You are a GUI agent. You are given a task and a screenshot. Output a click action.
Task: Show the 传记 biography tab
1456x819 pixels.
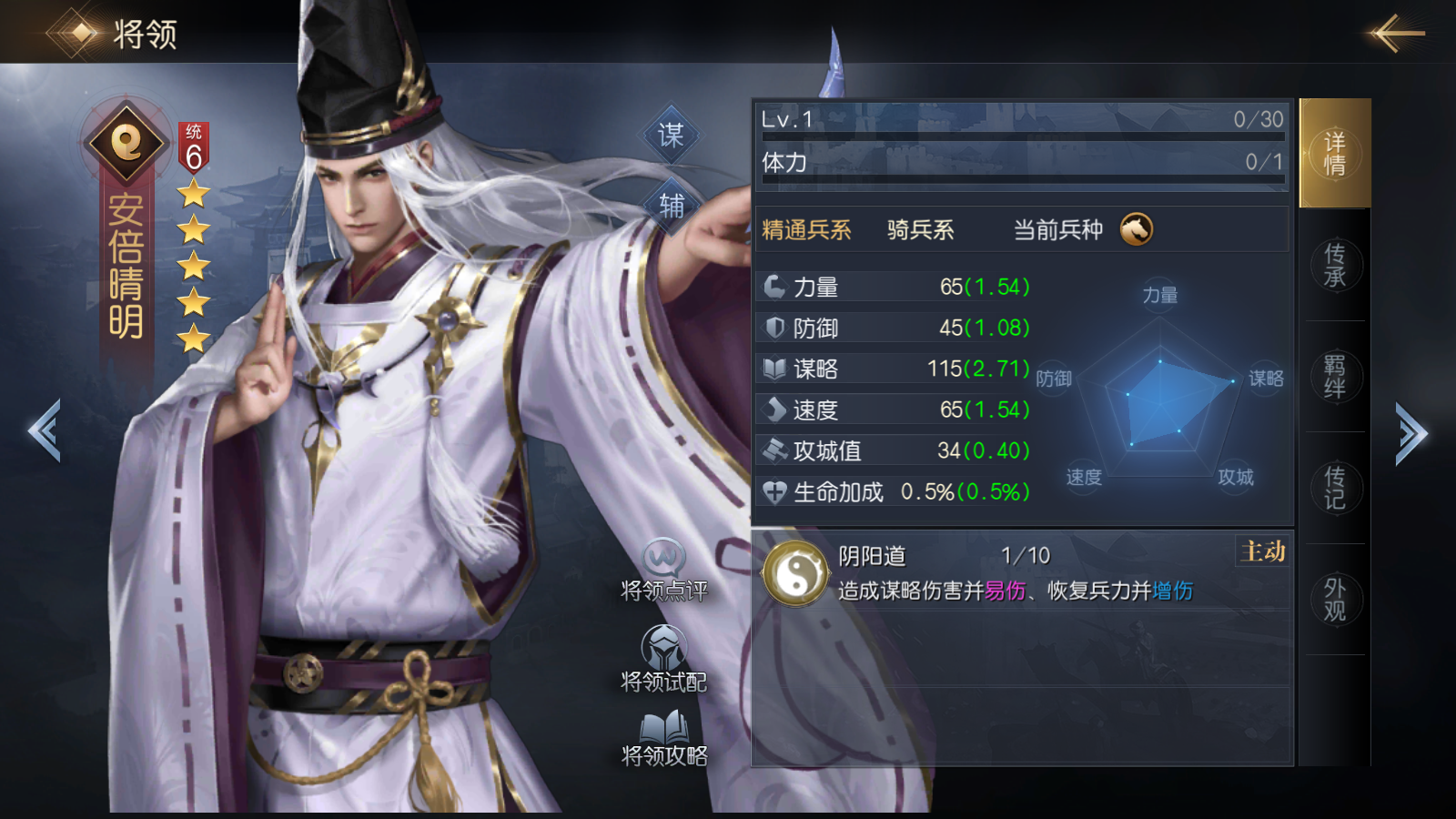tap(1334, 488)
